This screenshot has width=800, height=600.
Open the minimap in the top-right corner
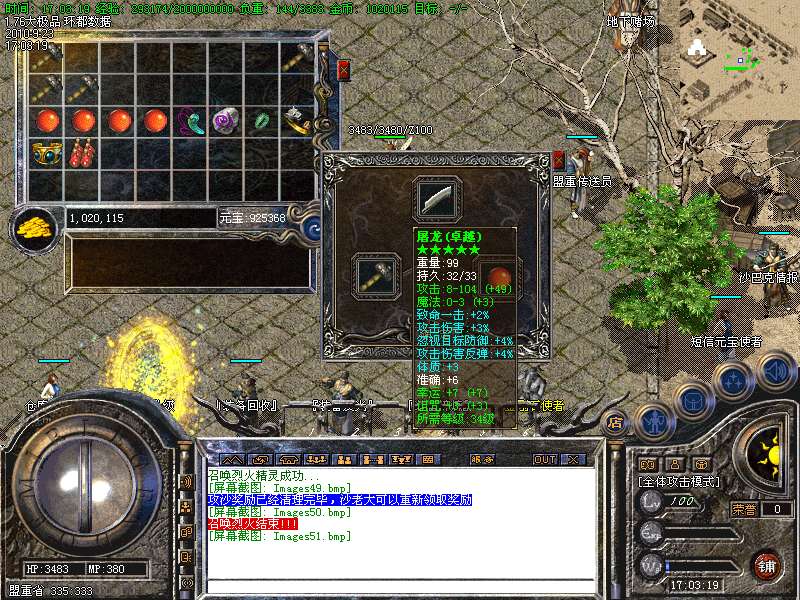click(740, 55)
